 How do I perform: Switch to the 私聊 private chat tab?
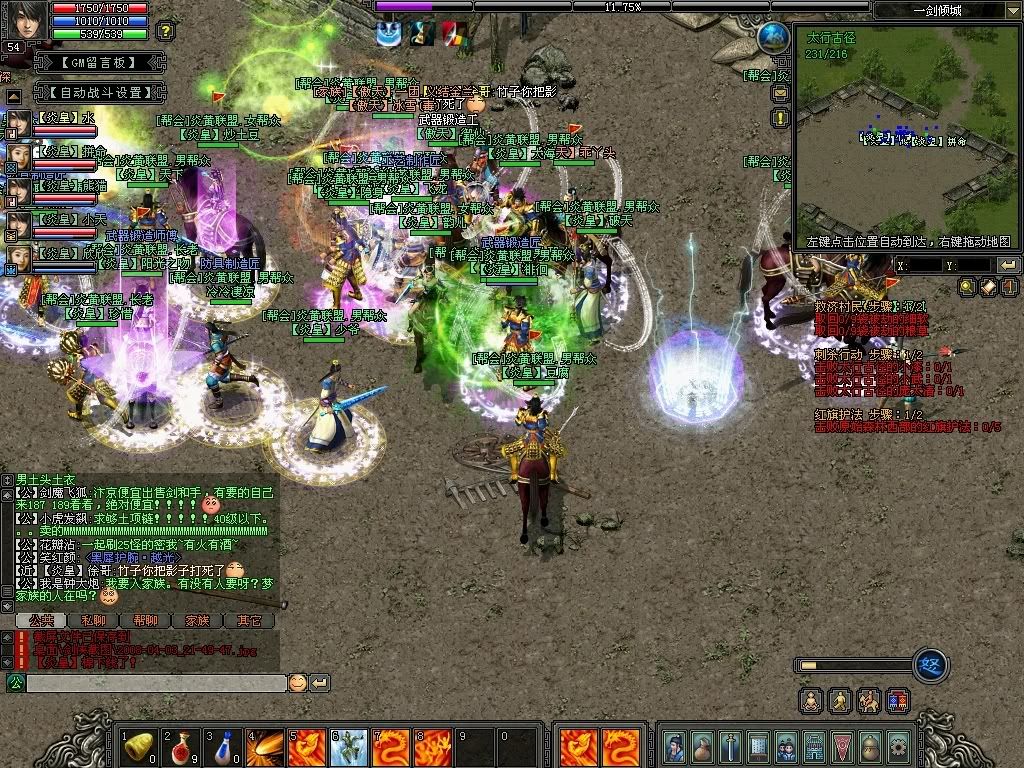(x=93, y=621)
